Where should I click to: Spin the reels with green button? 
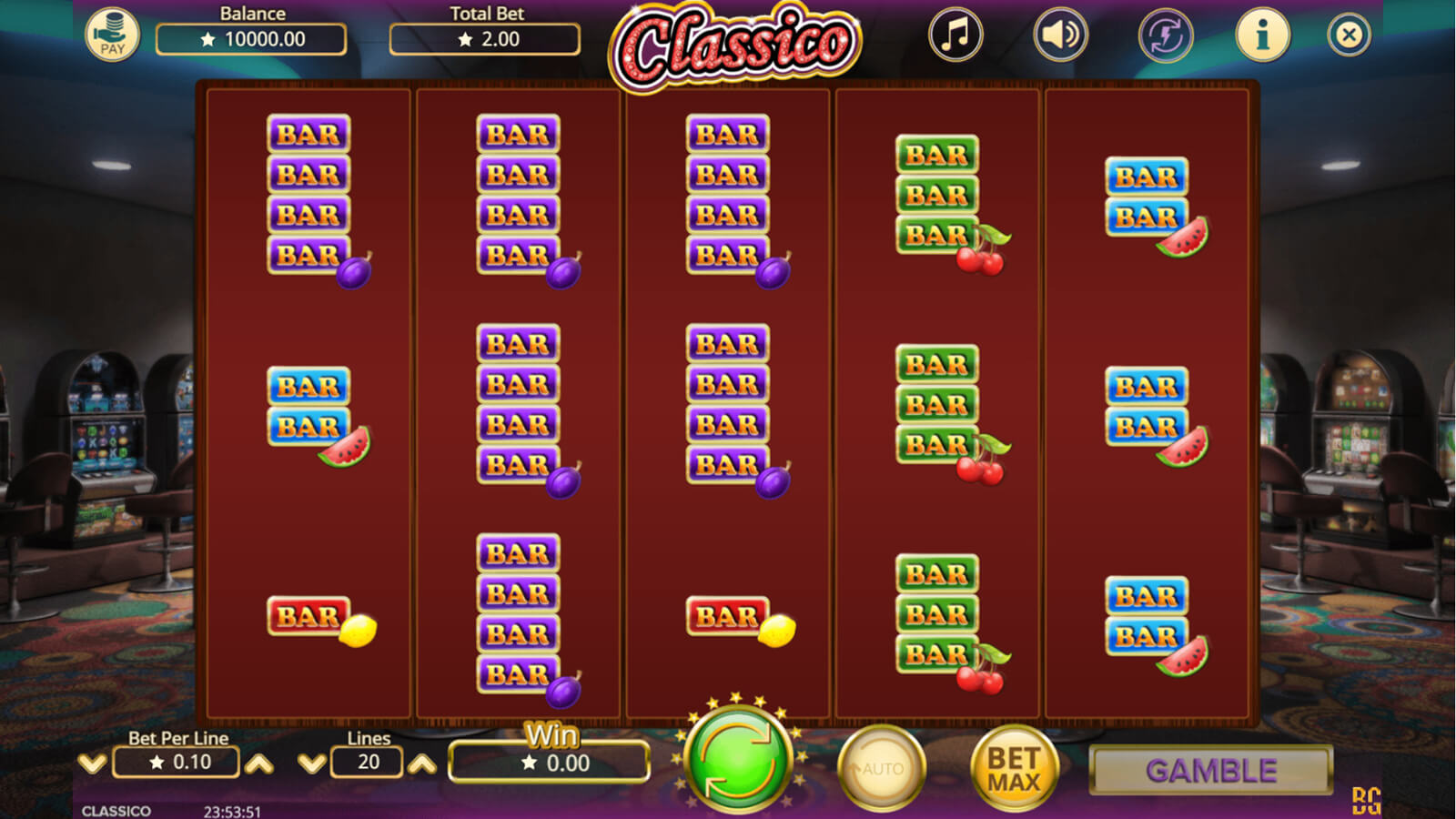tap(737, 760)
